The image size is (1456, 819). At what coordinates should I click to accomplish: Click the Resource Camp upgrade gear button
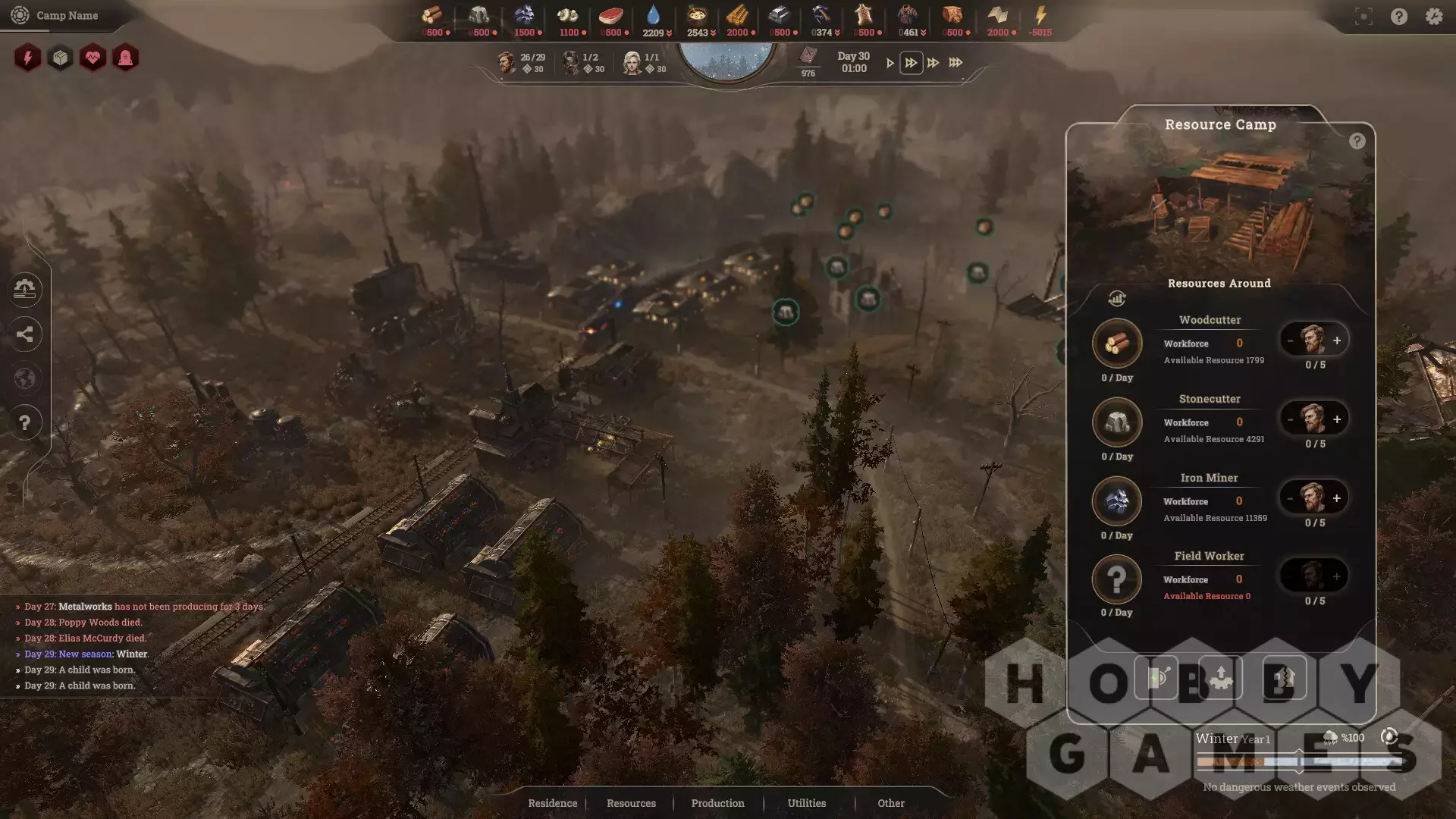[1220, 677]
